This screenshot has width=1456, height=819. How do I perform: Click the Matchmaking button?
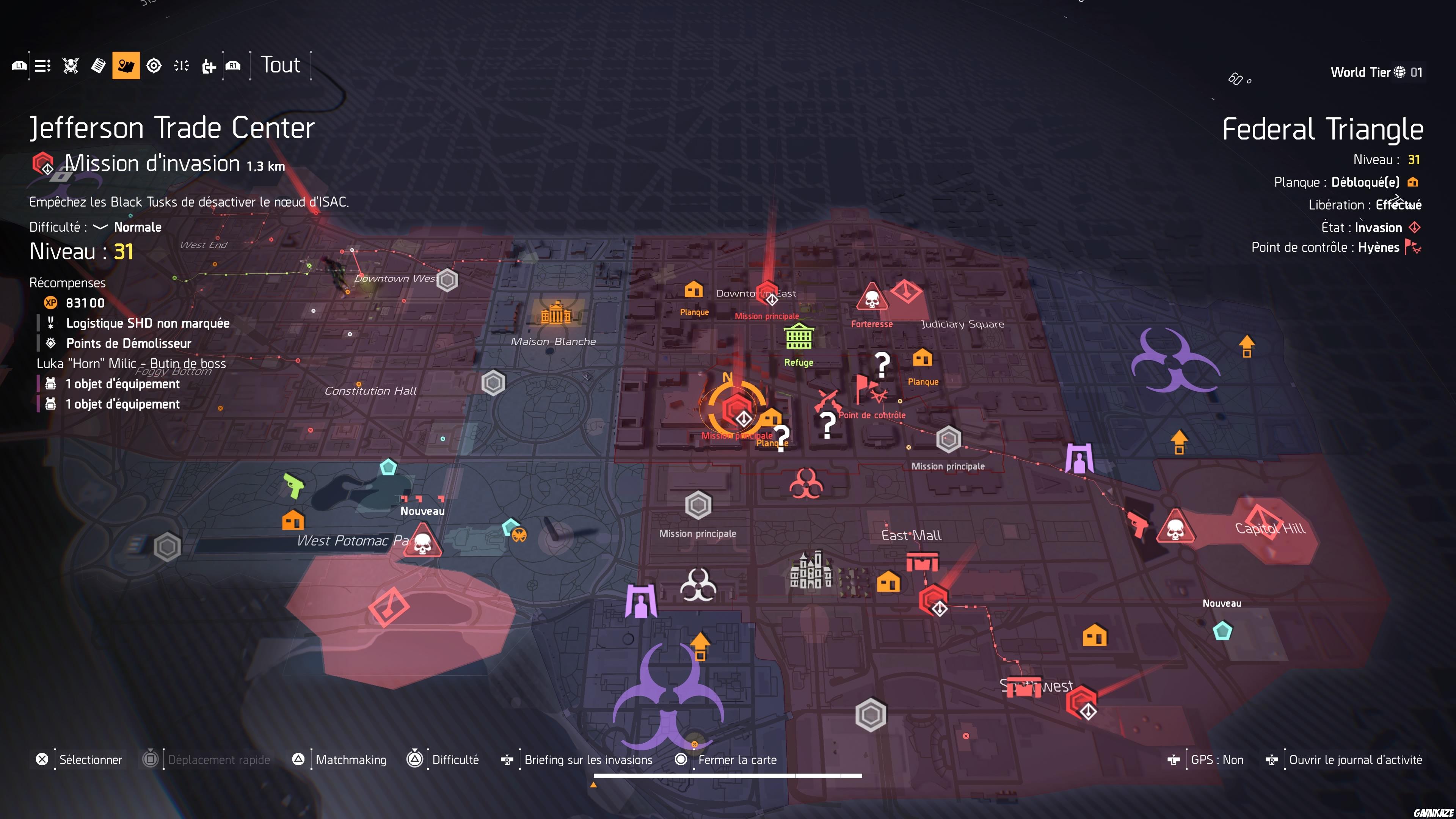point(351,759)
